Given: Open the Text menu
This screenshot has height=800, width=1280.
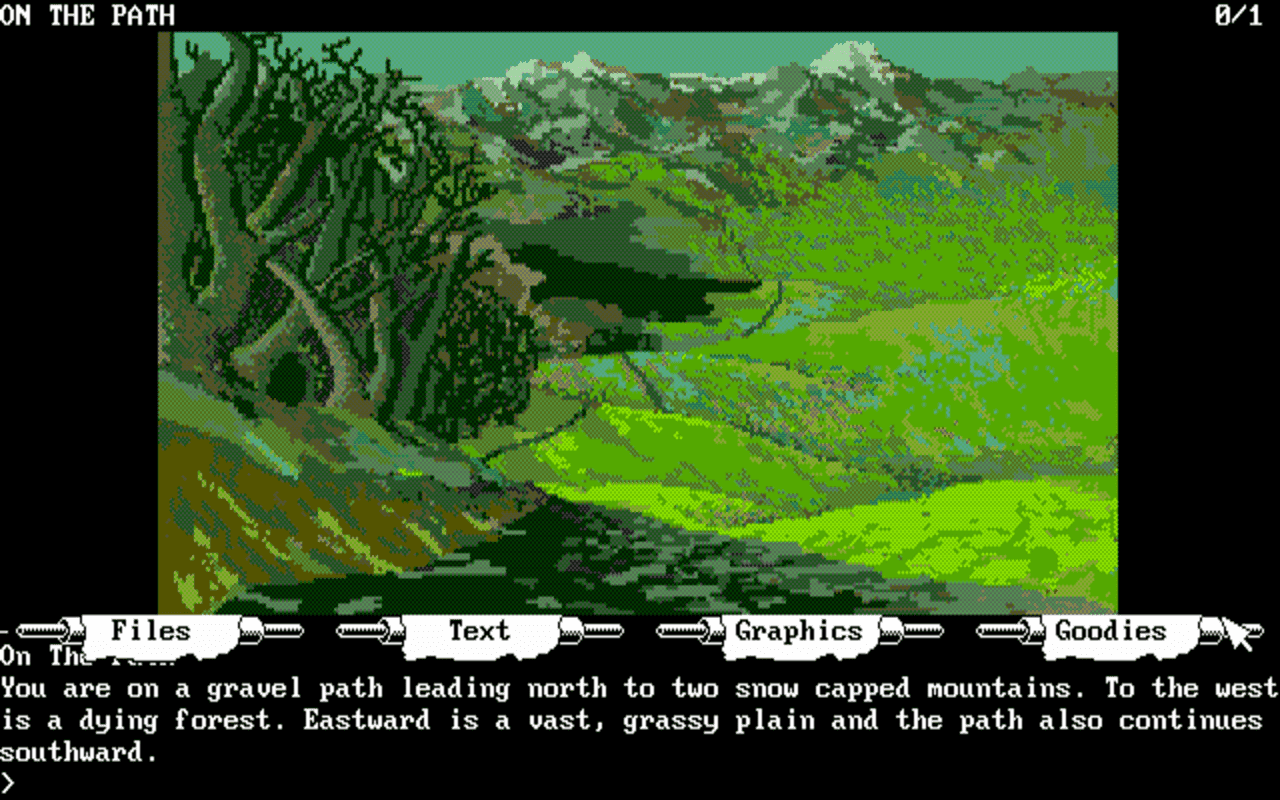Looking at the screenshot, I should coord(479,630).
